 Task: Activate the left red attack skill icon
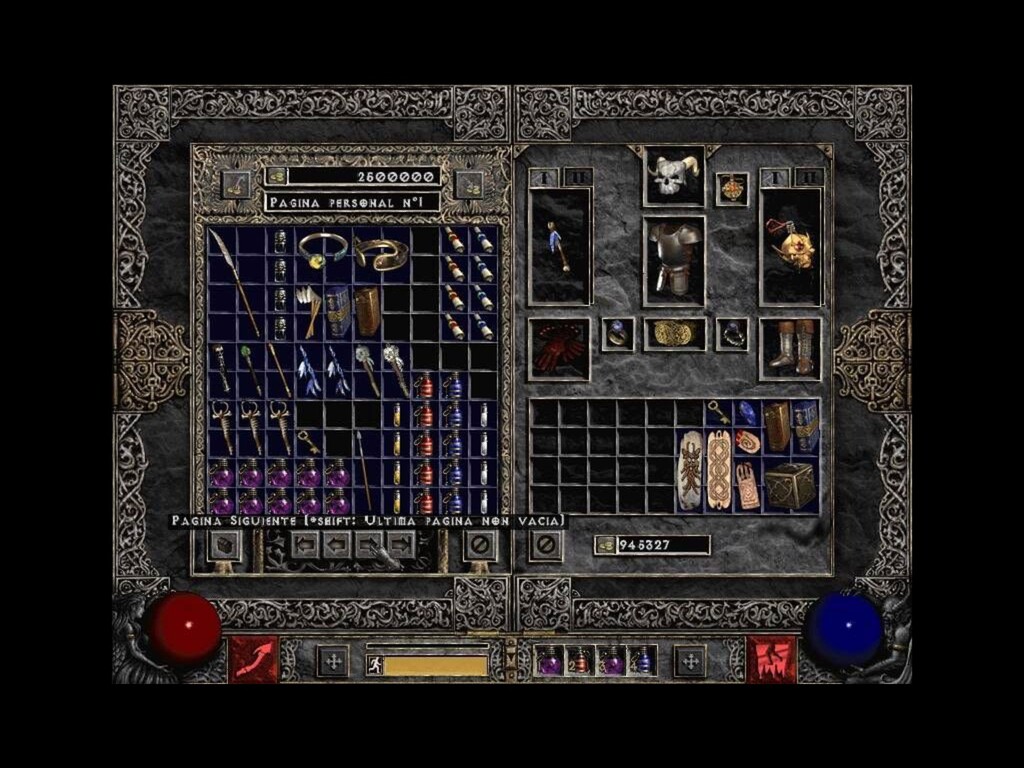click(x=253, y=660)
